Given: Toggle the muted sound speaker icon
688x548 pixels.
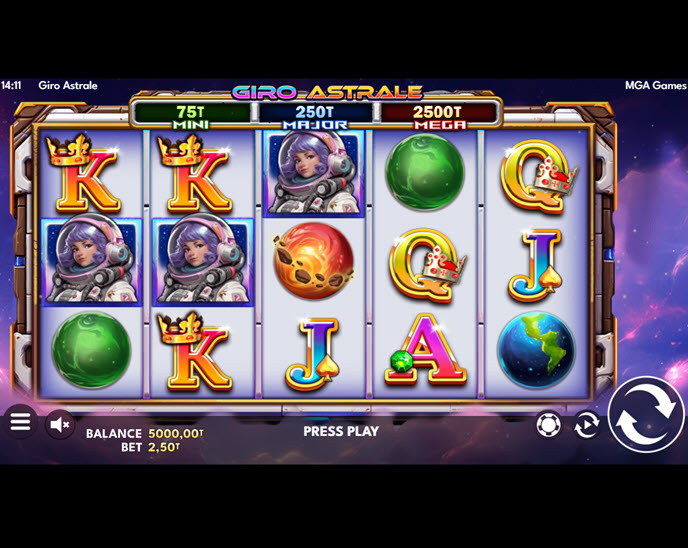Looking at the screenshot, I should point(60,425).
